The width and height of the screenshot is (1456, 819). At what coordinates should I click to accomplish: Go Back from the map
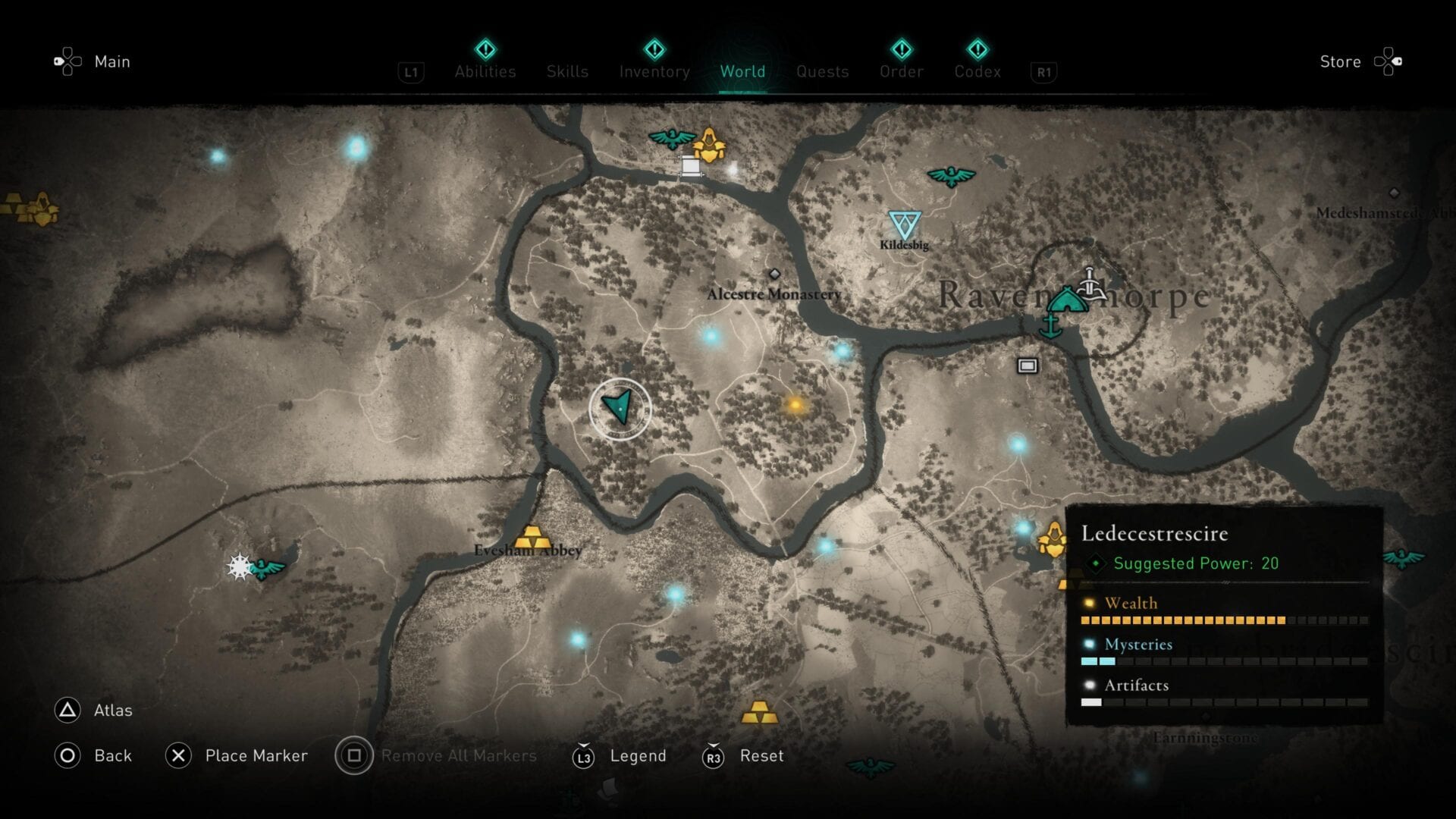(x=112, y=756)
